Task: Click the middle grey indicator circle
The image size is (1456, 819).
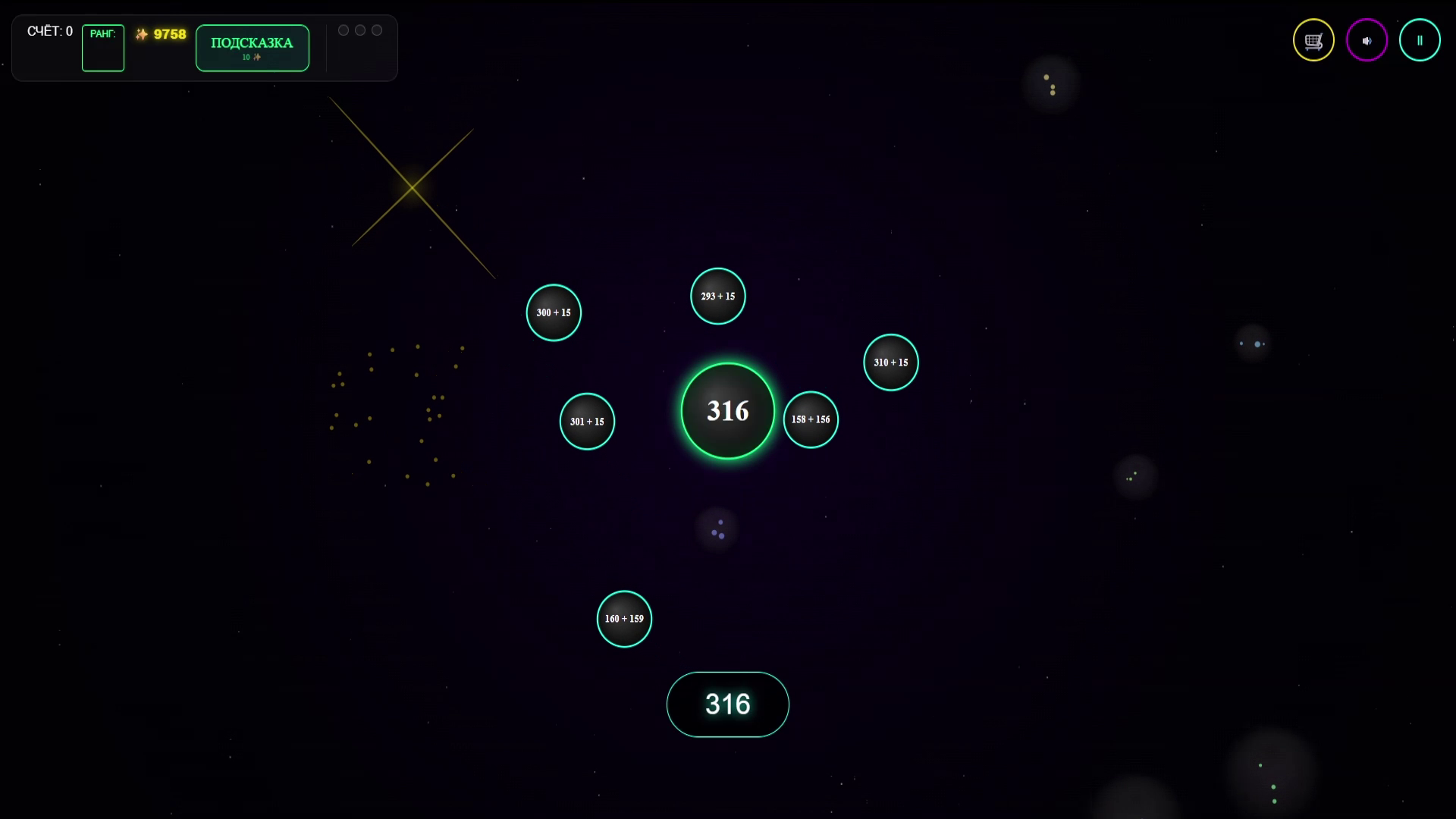Action: 360,30
